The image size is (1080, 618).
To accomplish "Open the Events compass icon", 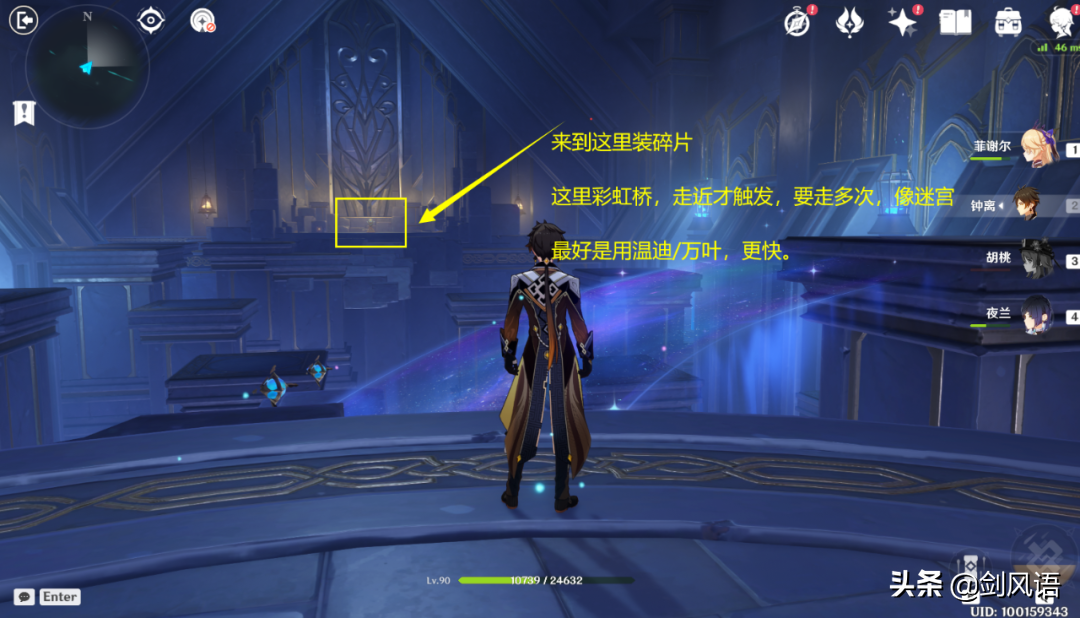I will (x=797, y=22).
